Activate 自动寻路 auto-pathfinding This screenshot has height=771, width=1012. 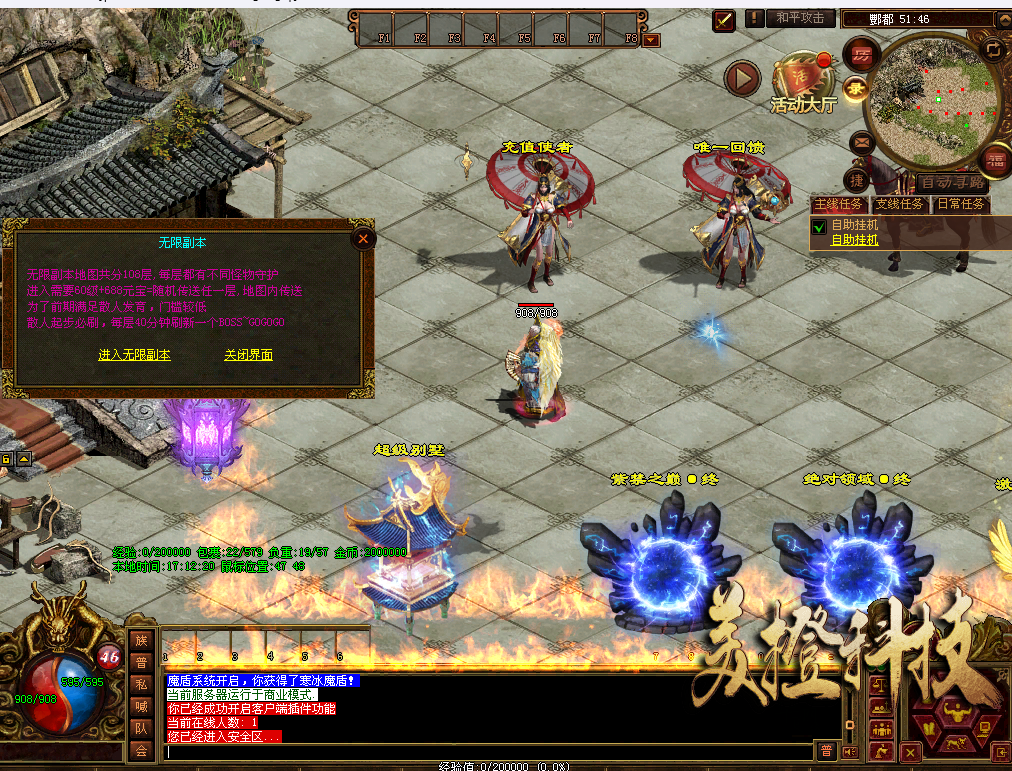953,183
